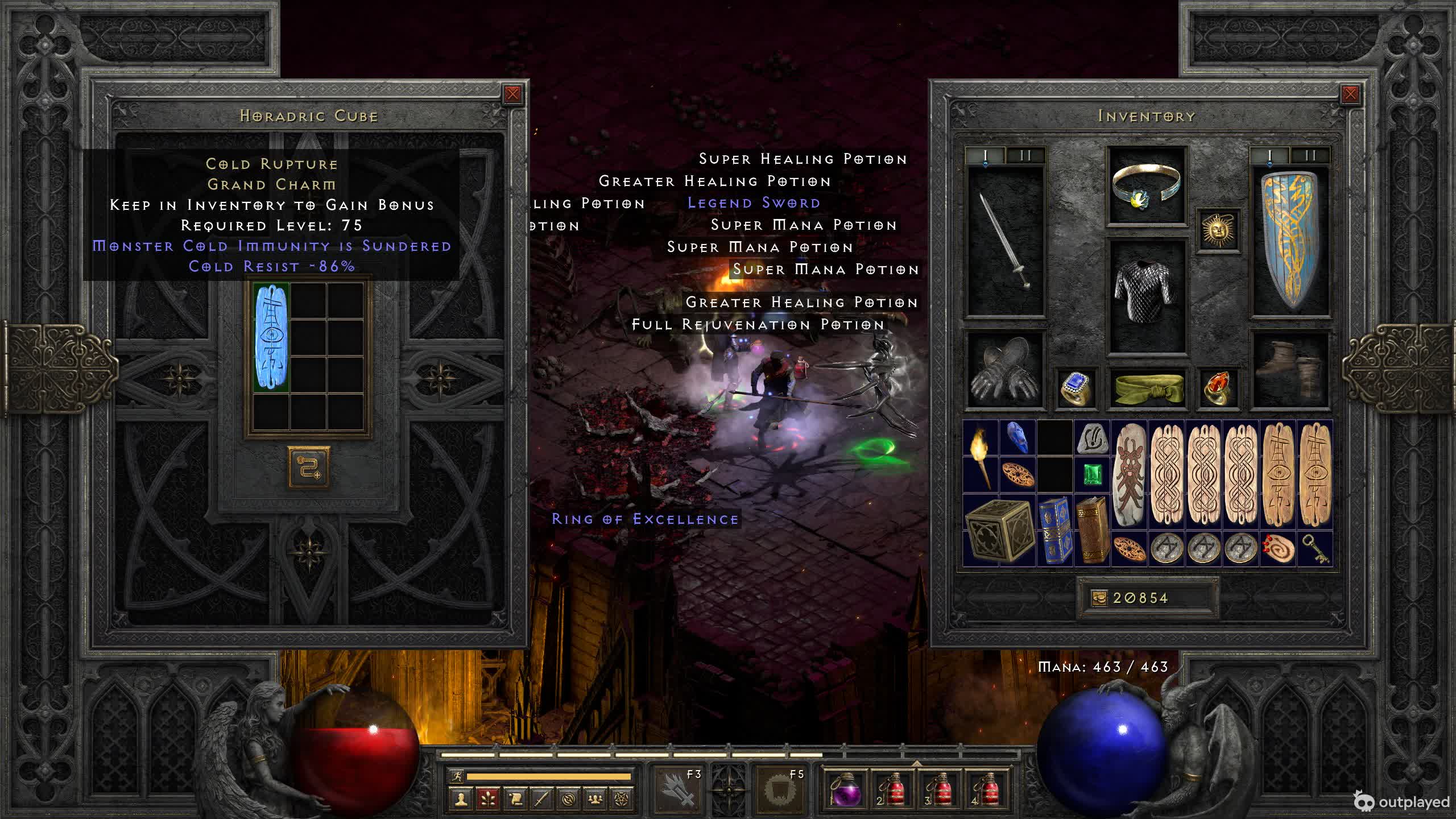Select the equipped sword weapon slot
This screenshot has height=819, width=1456.
(x=1006, y=240)
